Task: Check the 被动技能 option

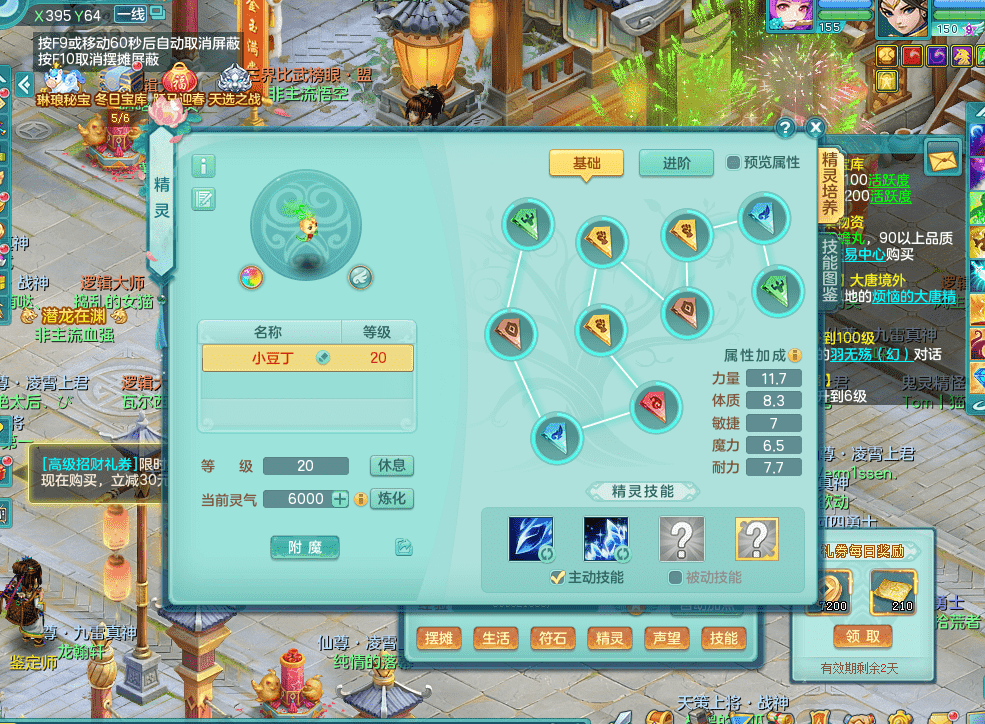Action: click(x=676, y=577)
